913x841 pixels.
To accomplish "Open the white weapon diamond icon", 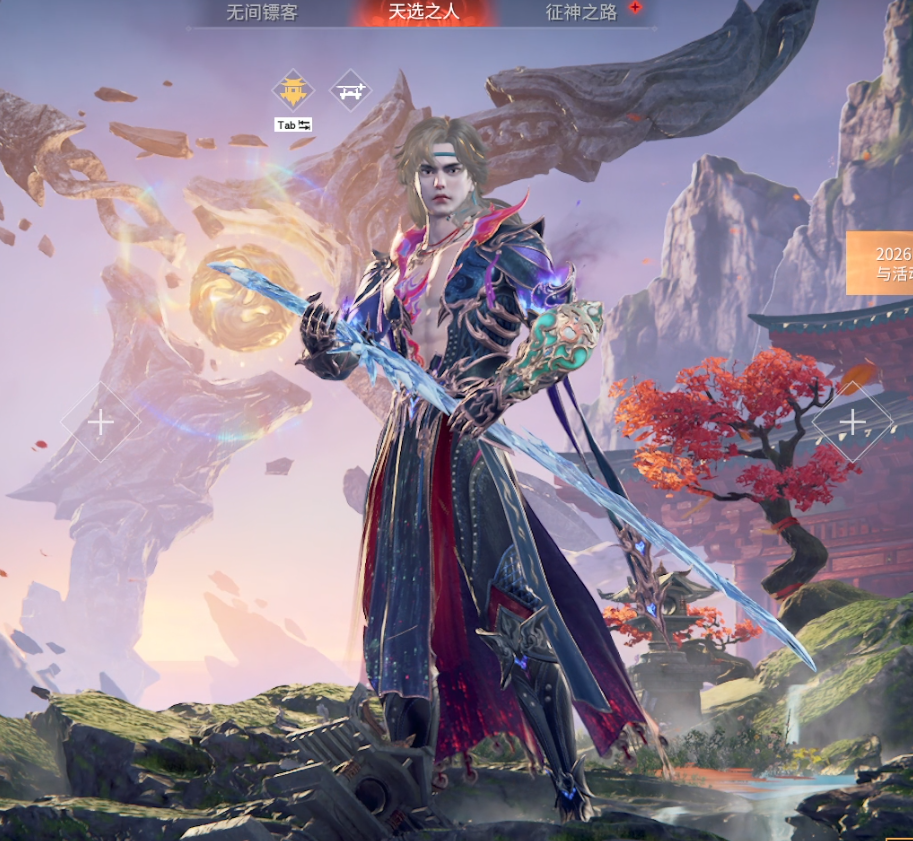I will 350,91.
